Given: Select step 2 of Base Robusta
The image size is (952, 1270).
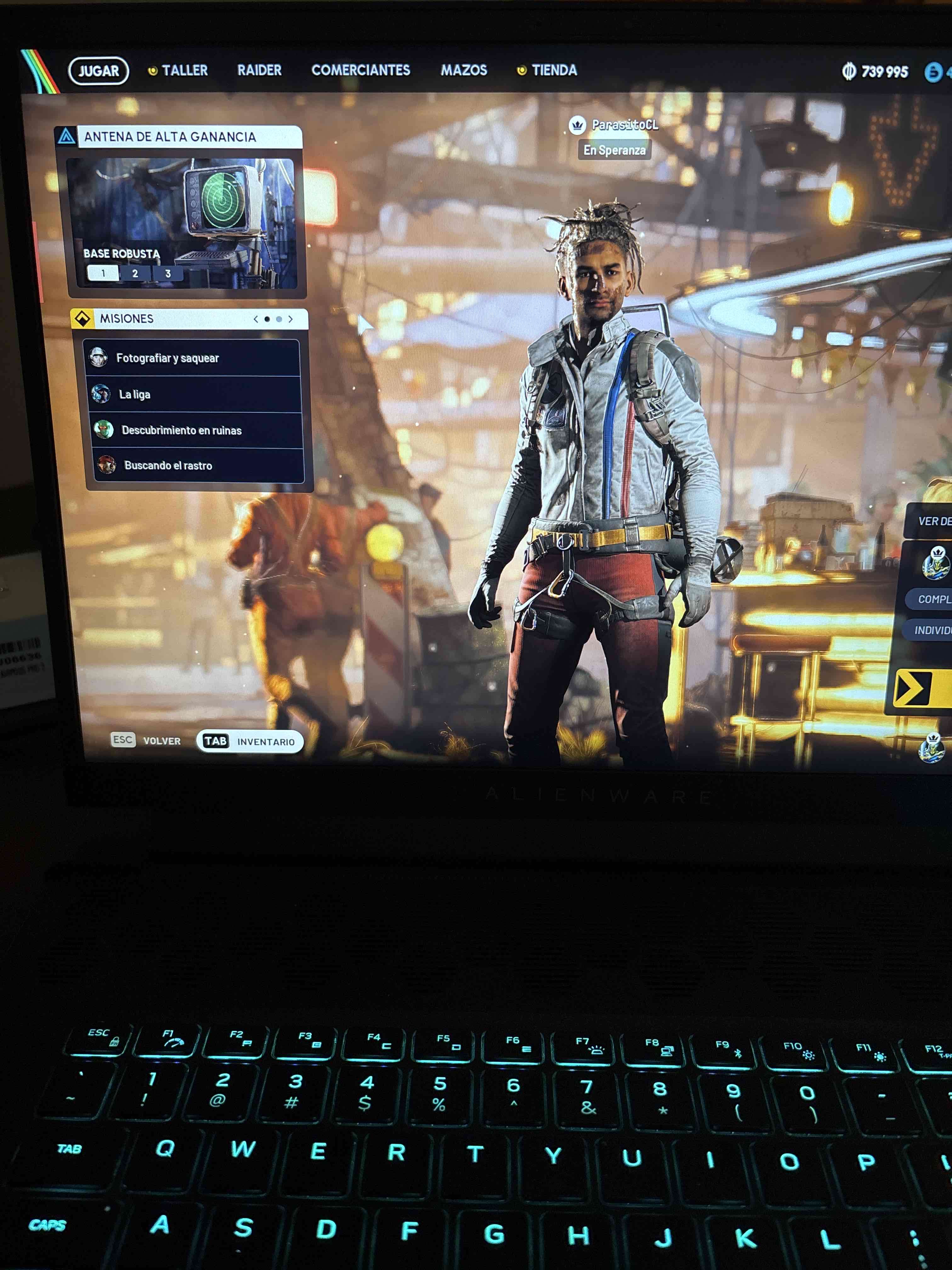Looking at the screenshot, I should pos(135,274).
